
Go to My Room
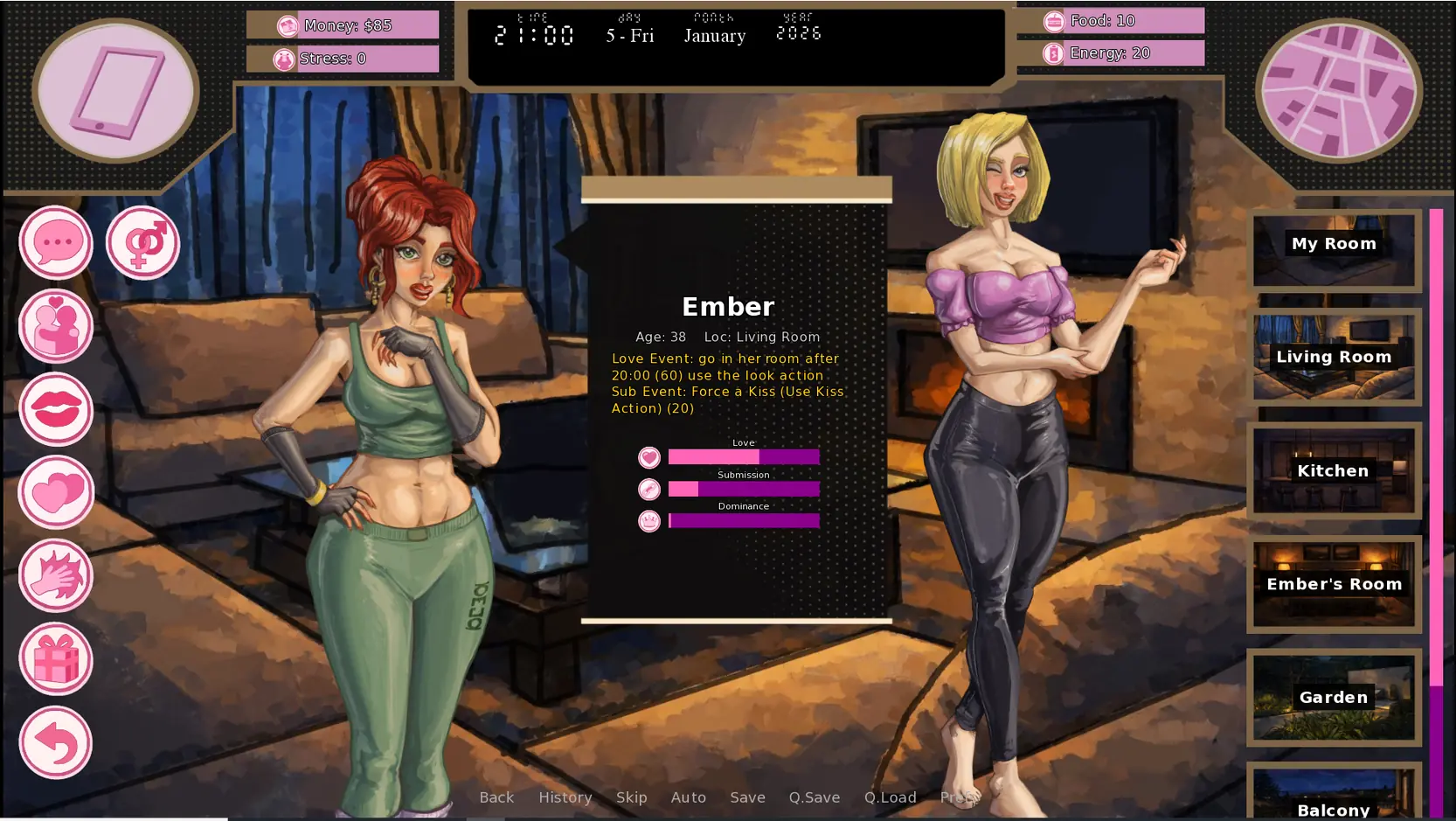tap(1334, 249)
